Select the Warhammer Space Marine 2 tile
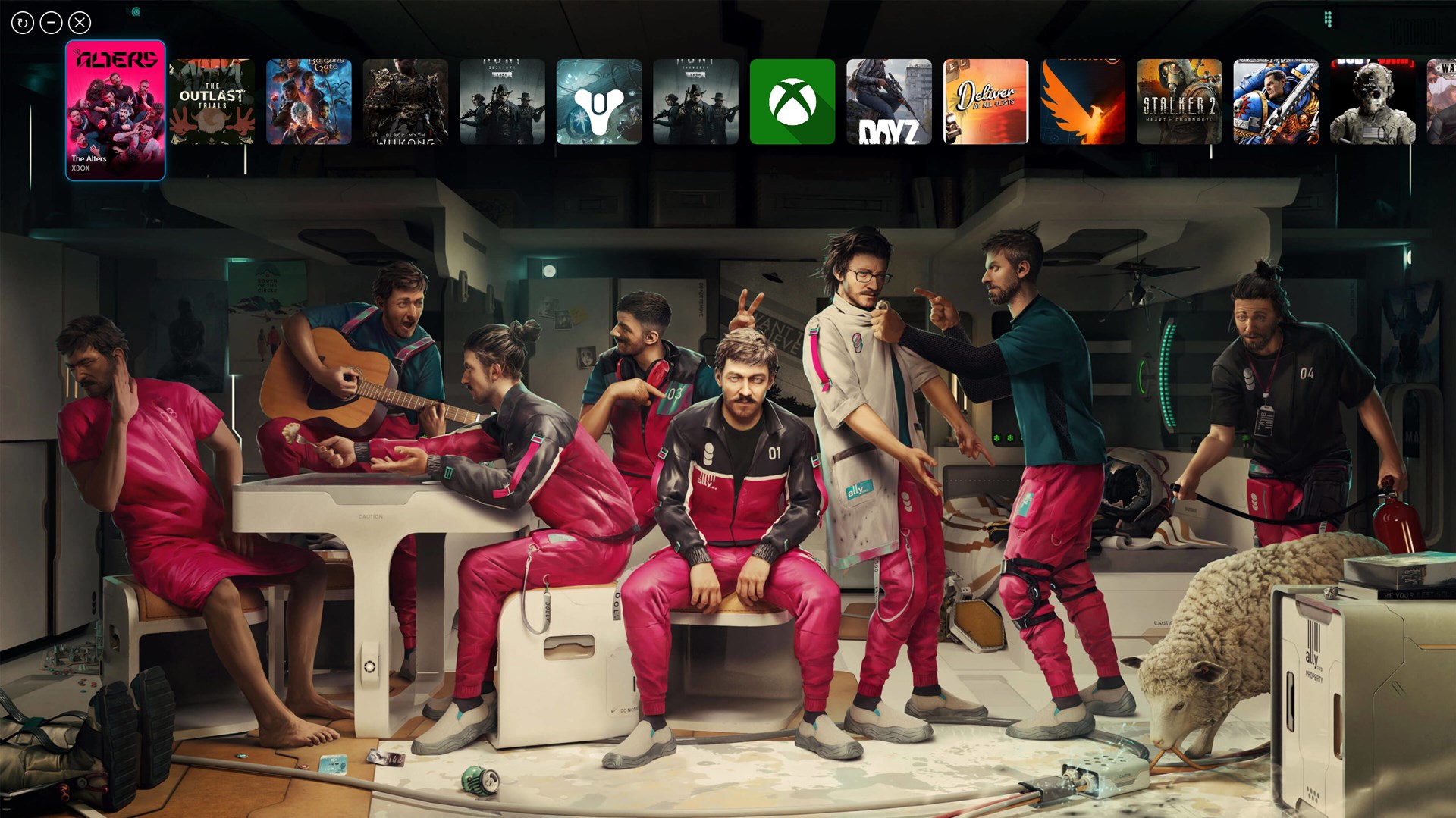Screen dimensions: 1456x818 [x=1276, y=101]
